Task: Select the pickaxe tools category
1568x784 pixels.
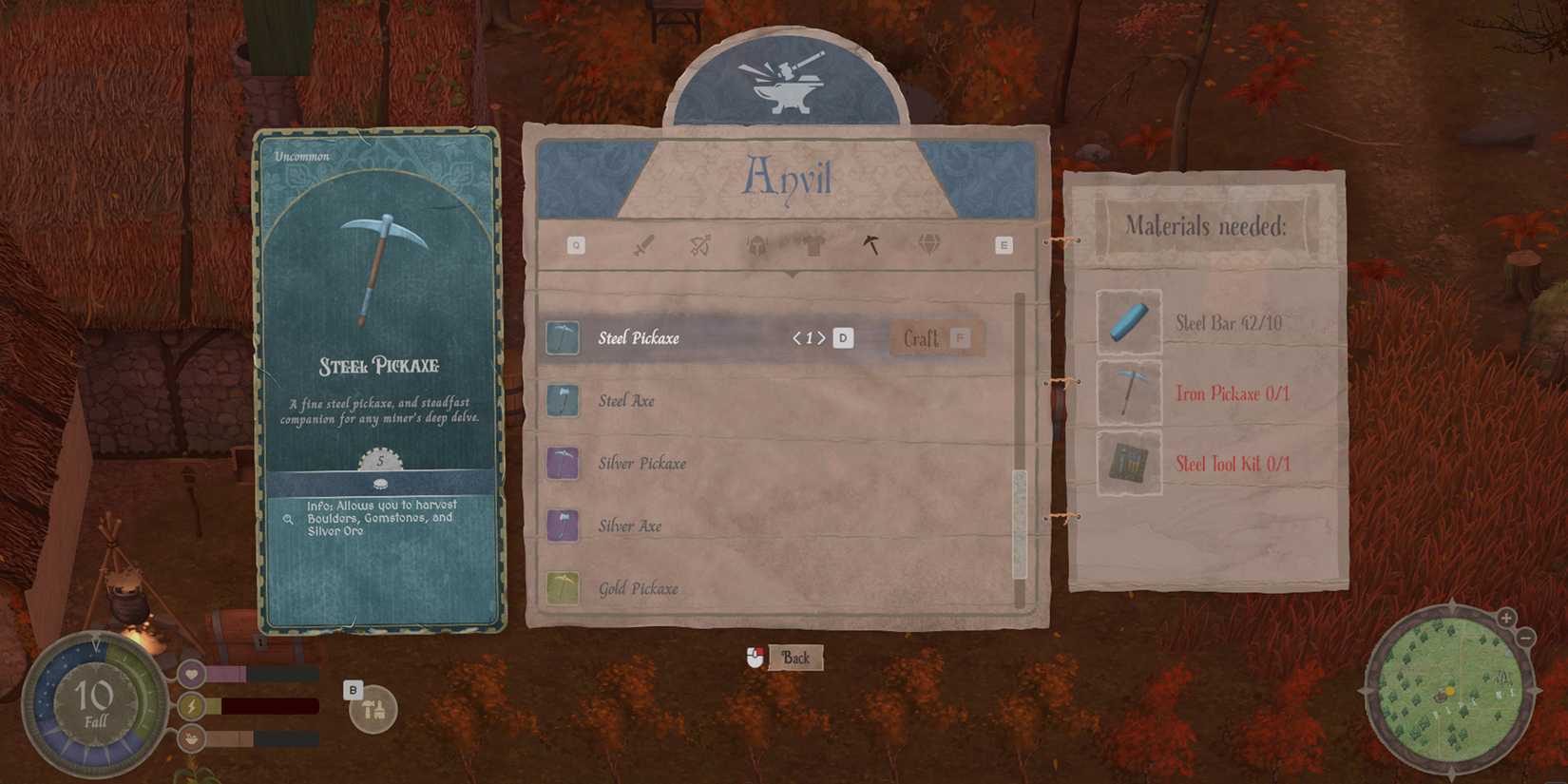Action: [x=871, y=244]
